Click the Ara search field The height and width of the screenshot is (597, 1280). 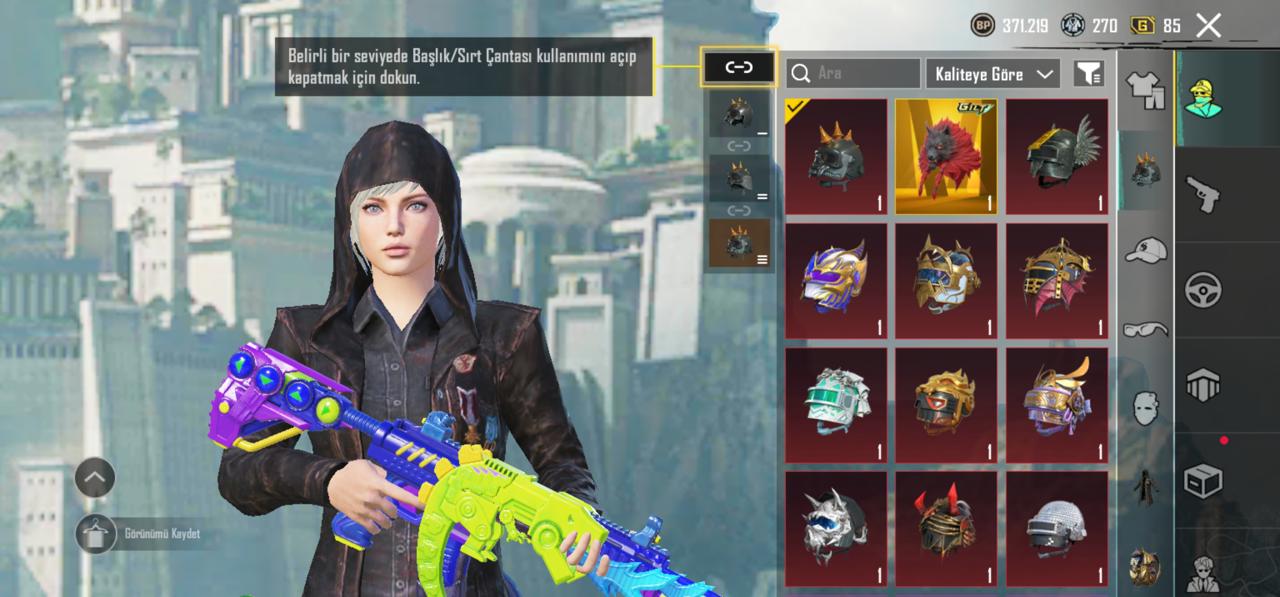pyautogui.click(x=853, y=73)
